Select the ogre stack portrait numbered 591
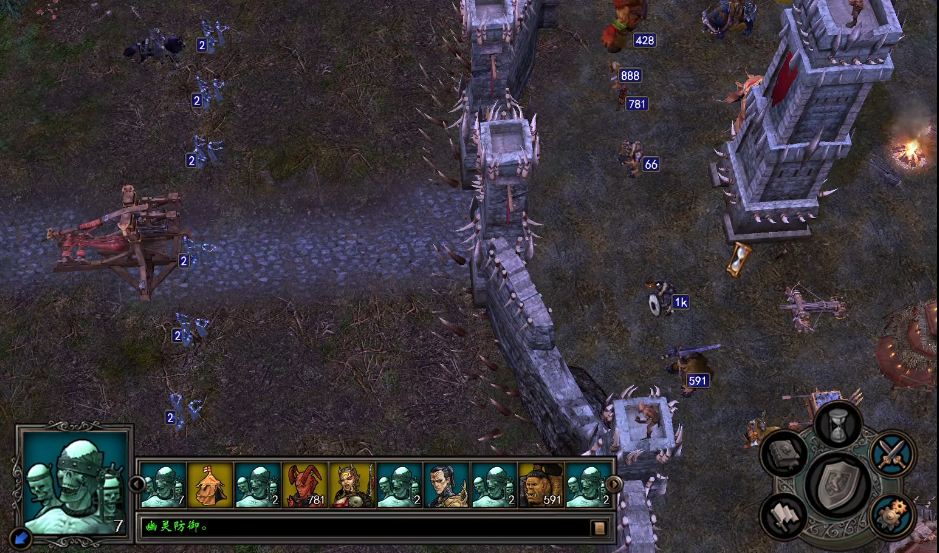 pos(542,485)
